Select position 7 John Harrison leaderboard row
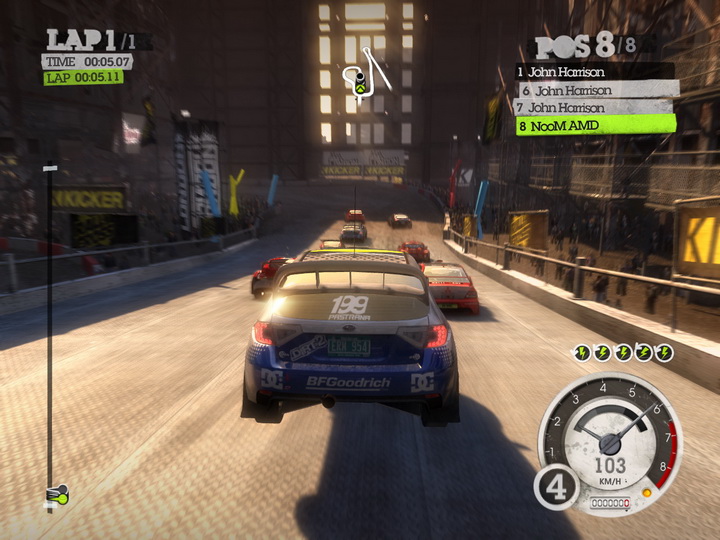The width and height of the screenshot is (720, 540). click(594, 107)
